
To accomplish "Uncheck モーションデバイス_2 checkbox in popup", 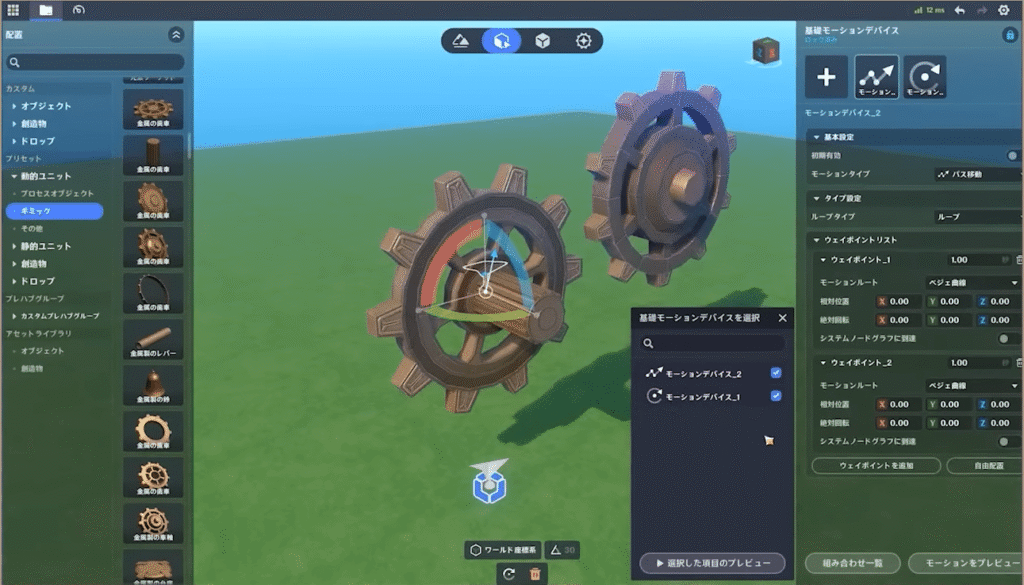I will (776, 373).
